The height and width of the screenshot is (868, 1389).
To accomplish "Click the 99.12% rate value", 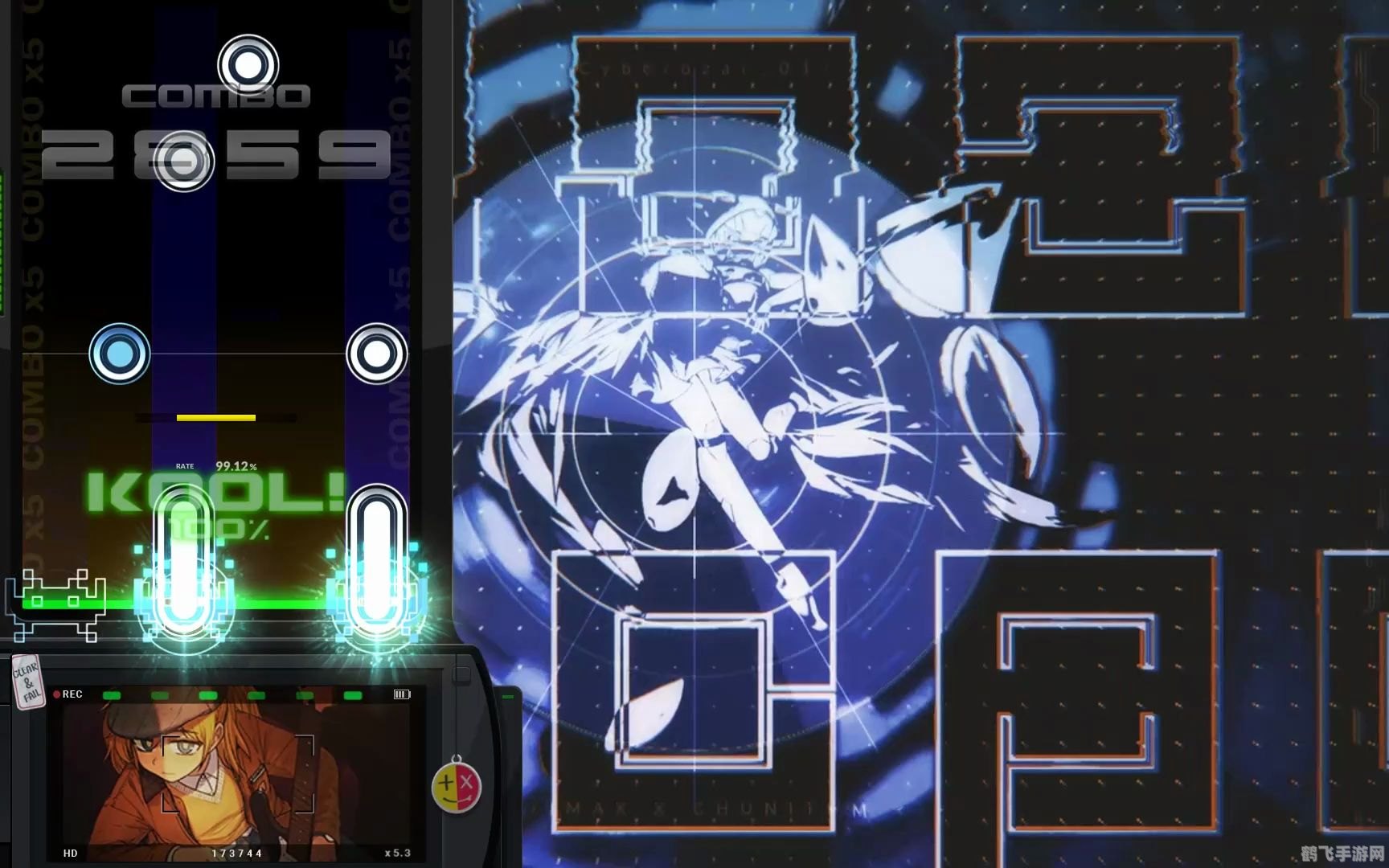I will [x=234, y=465].
